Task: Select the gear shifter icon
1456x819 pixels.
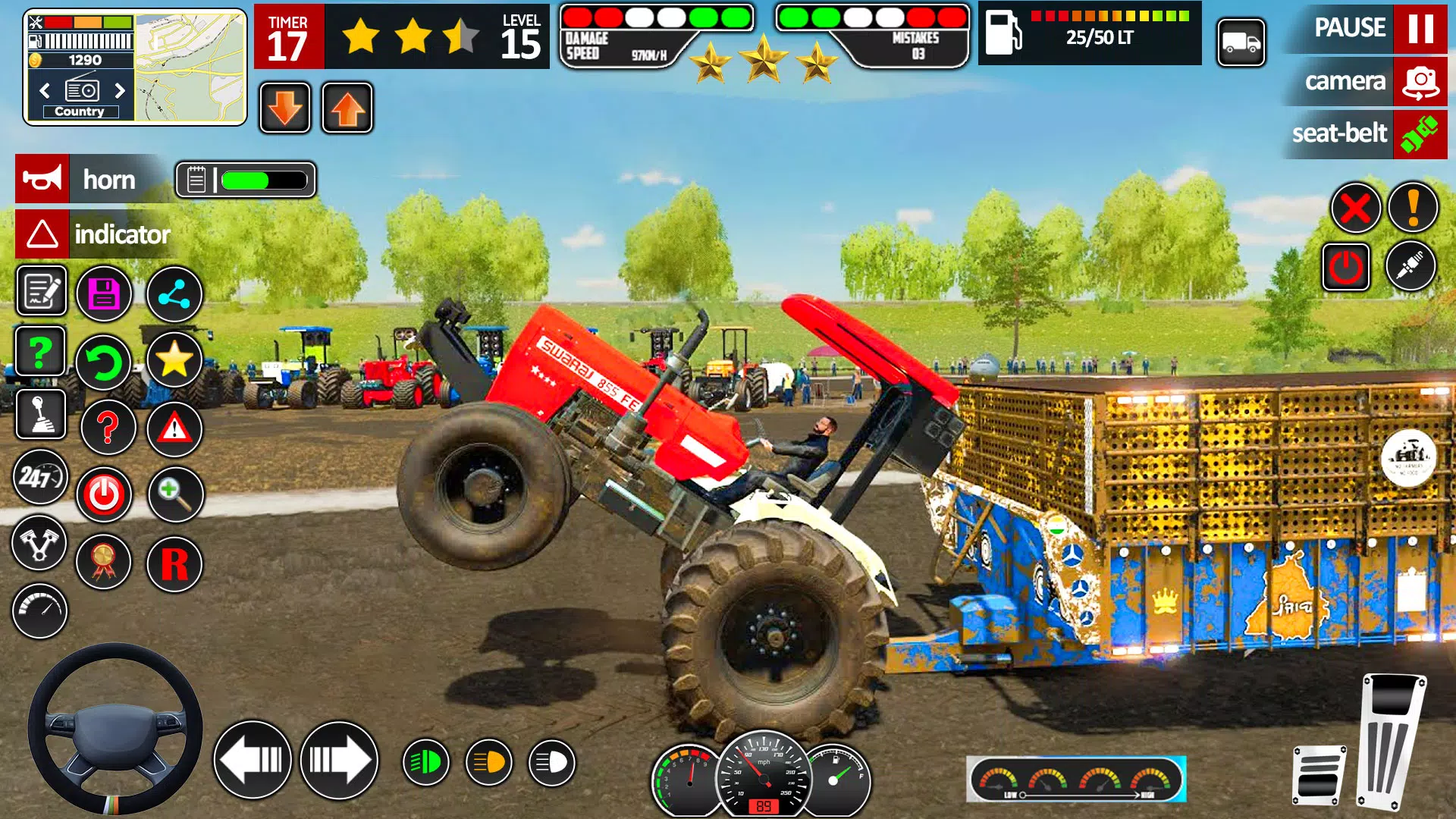Action: pyautogui.click(x=39, y=416)
